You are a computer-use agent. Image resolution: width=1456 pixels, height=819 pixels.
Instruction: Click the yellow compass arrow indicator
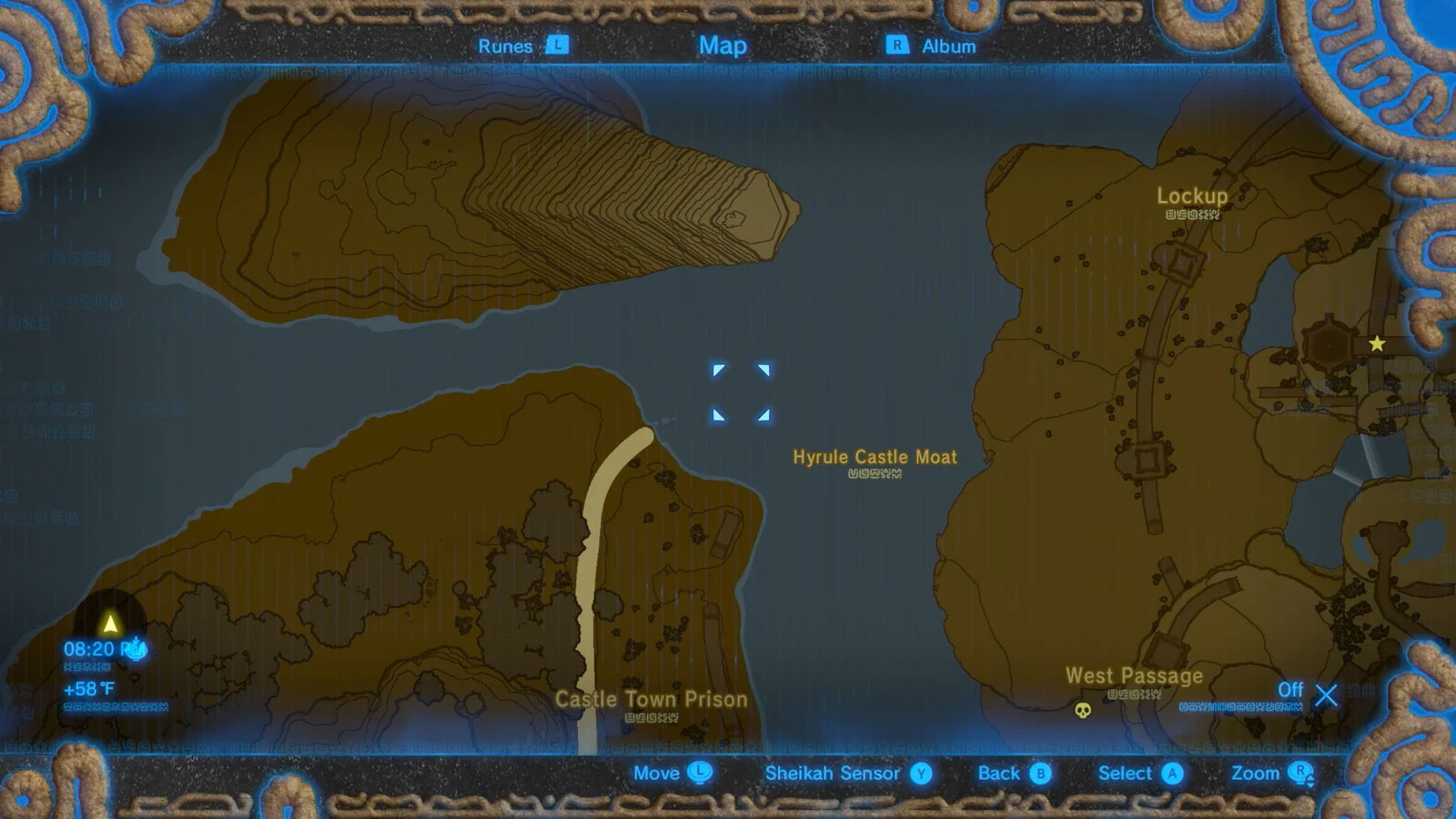point(109,624)
